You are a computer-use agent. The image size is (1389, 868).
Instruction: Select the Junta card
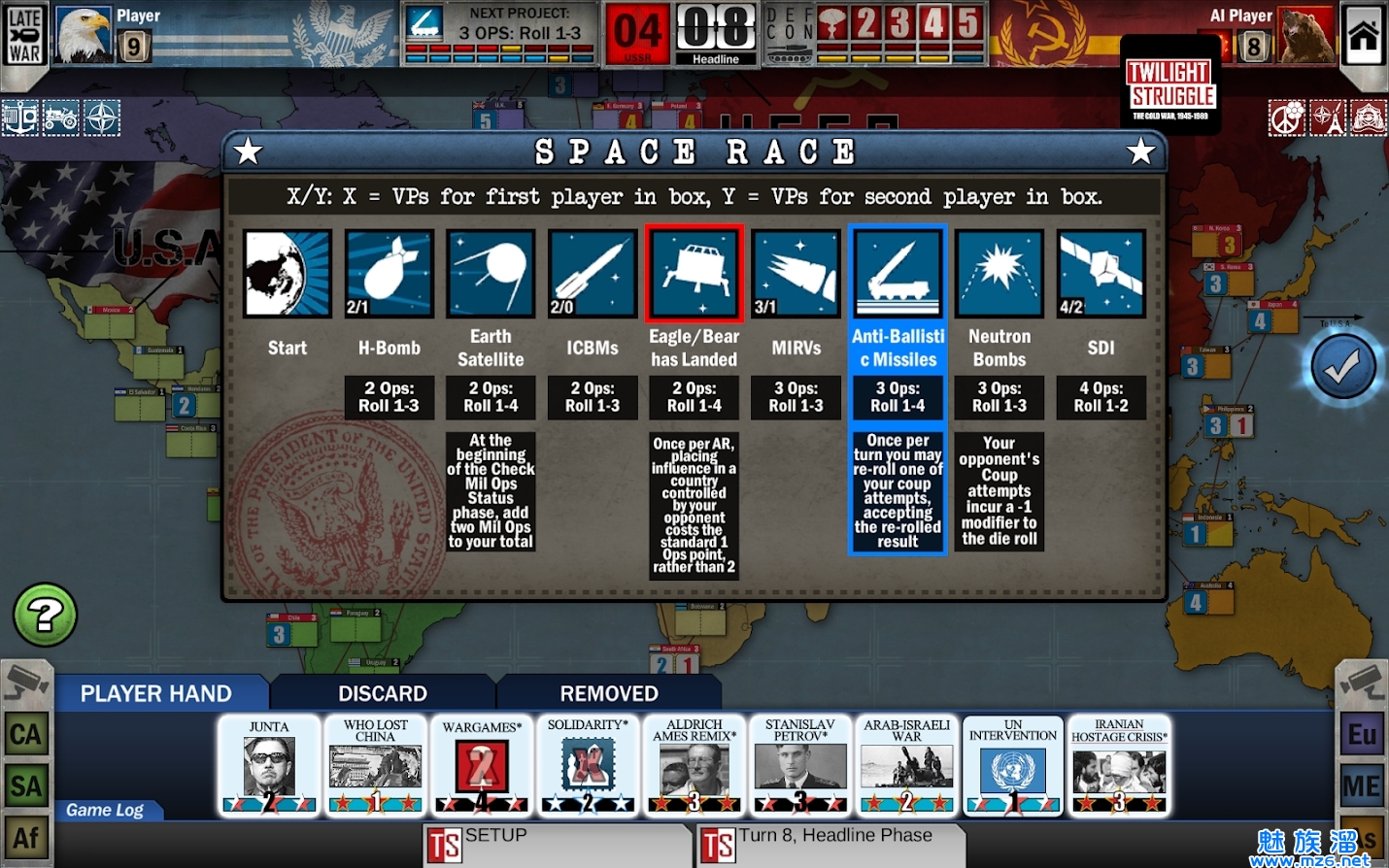[x=269, y=766]
